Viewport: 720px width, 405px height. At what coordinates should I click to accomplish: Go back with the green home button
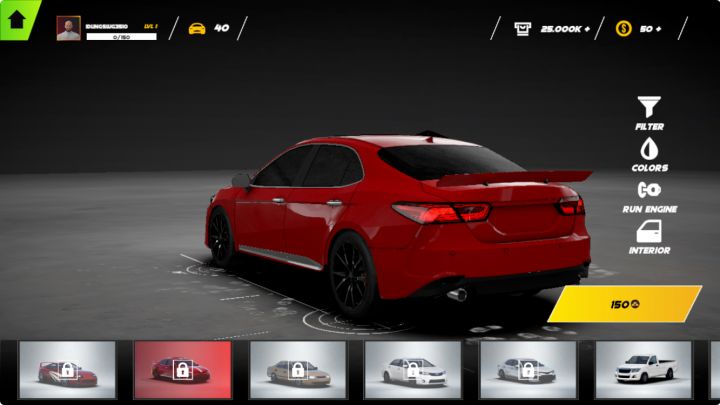17,19
